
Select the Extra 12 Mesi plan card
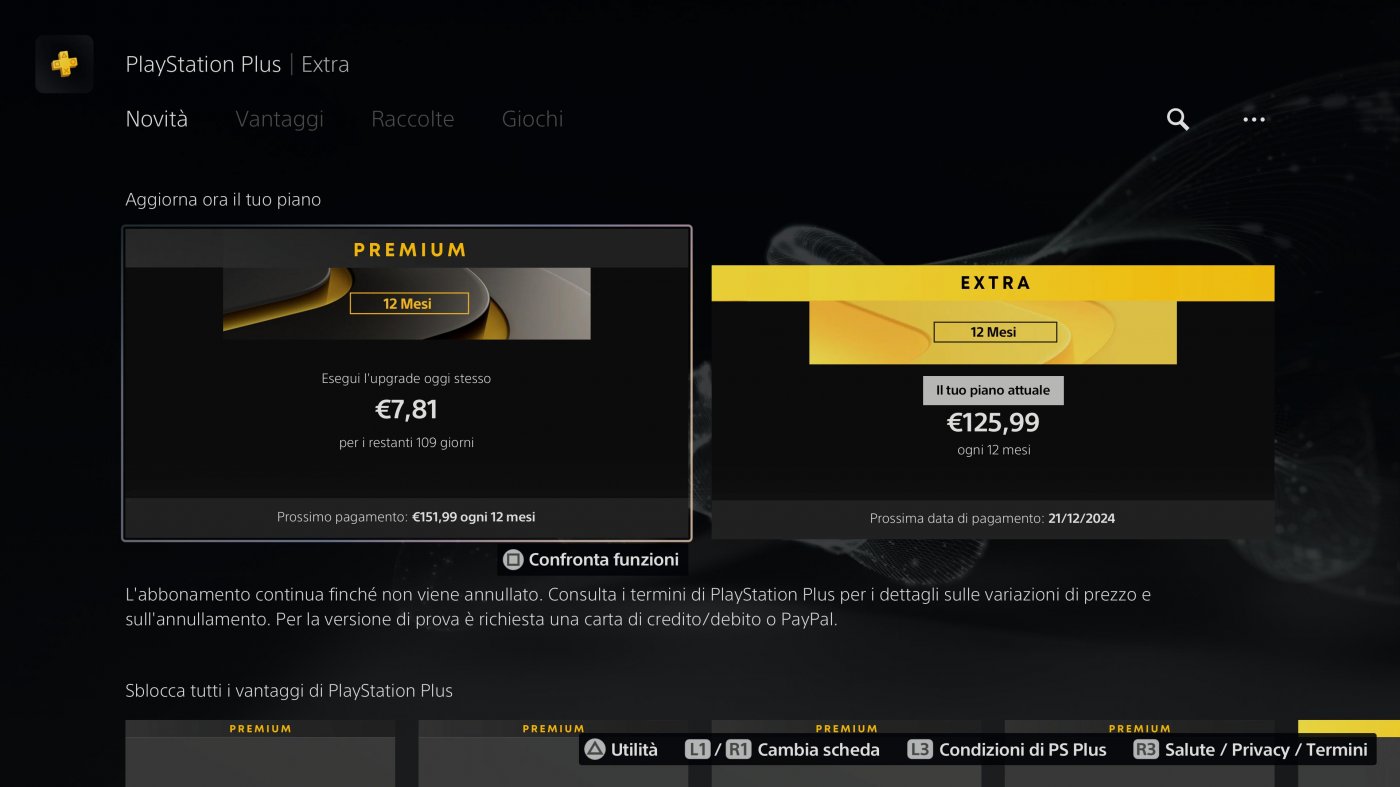coord(993,400)
